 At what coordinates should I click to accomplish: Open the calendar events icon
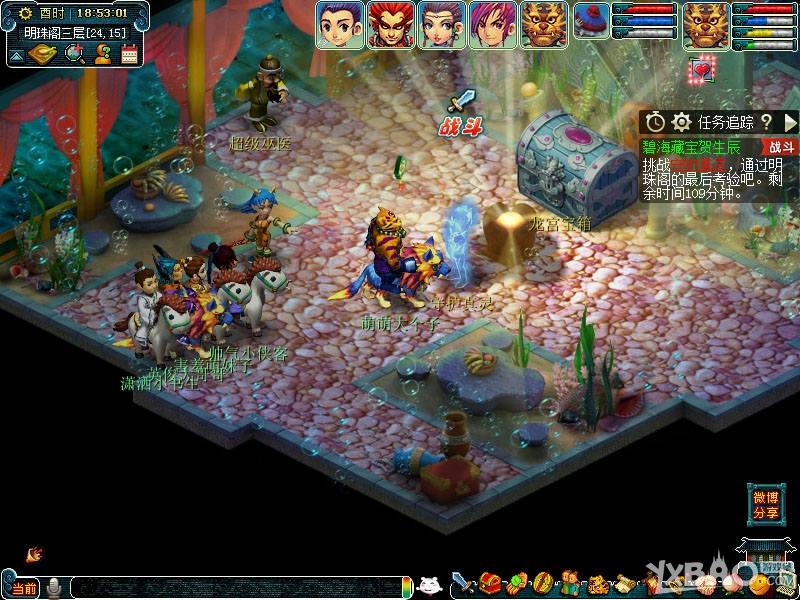[129, 54]
